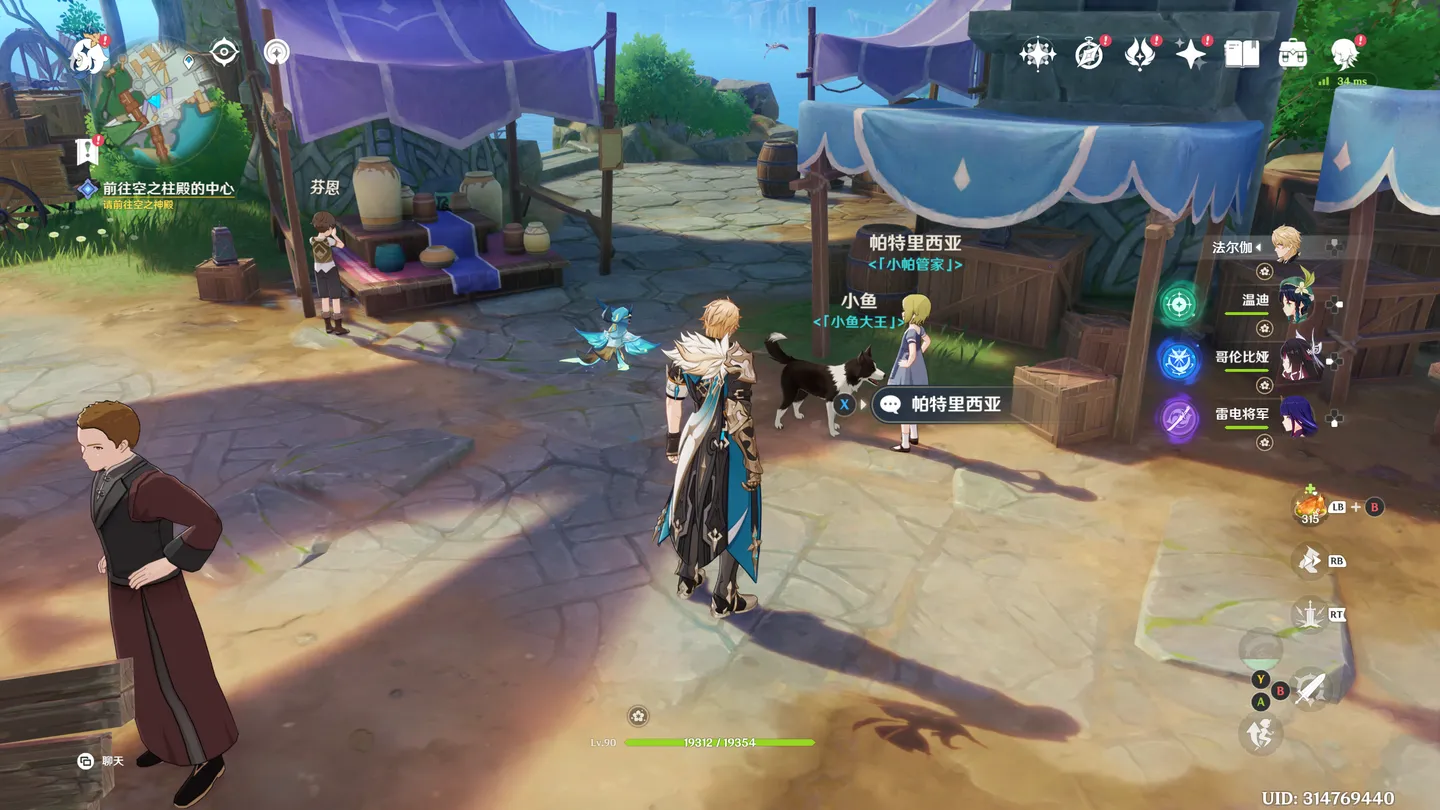Trigger the sprint dash icon

1260,734
